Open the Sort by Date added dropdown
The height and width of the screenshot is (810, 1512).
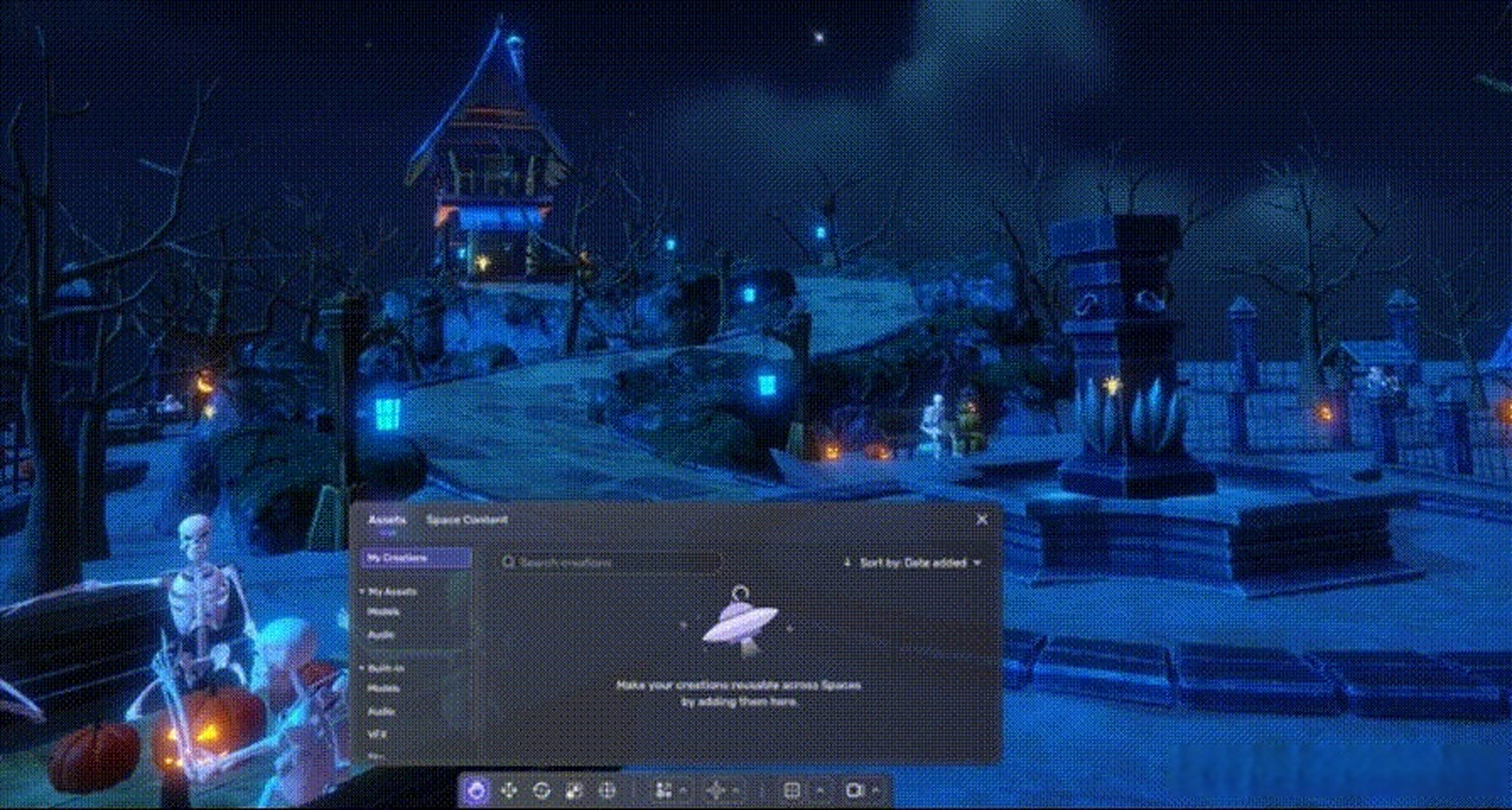(918, 561)
